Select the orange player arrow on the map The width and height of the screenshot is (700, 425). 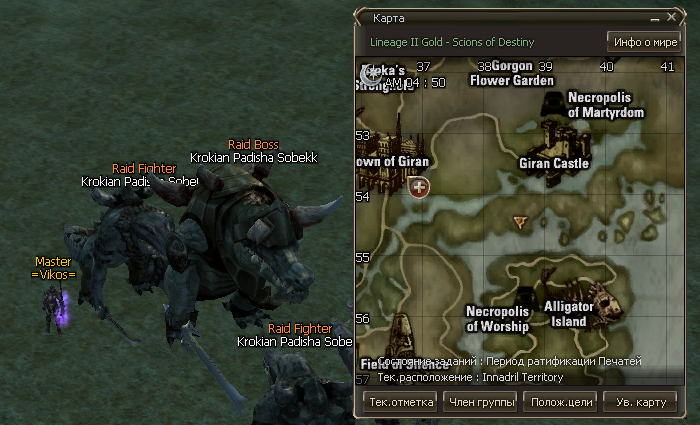[519, 221]
